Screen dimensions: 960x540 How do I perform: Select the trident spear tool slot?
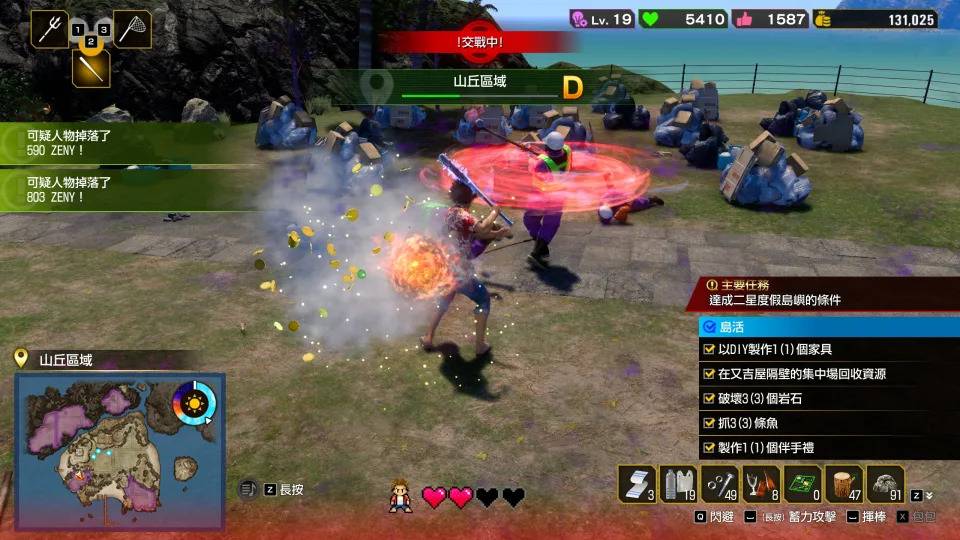49,28
